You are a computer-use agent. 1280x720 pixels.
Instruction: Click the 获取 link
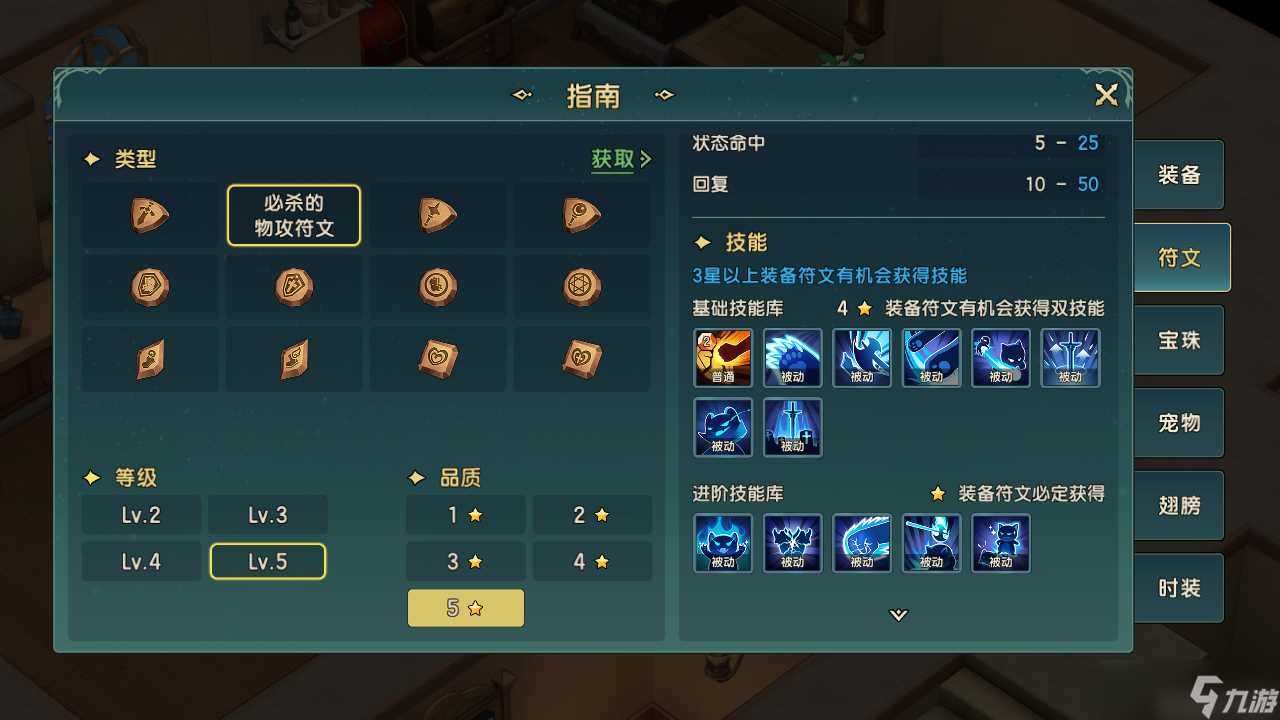click(613, 159)
